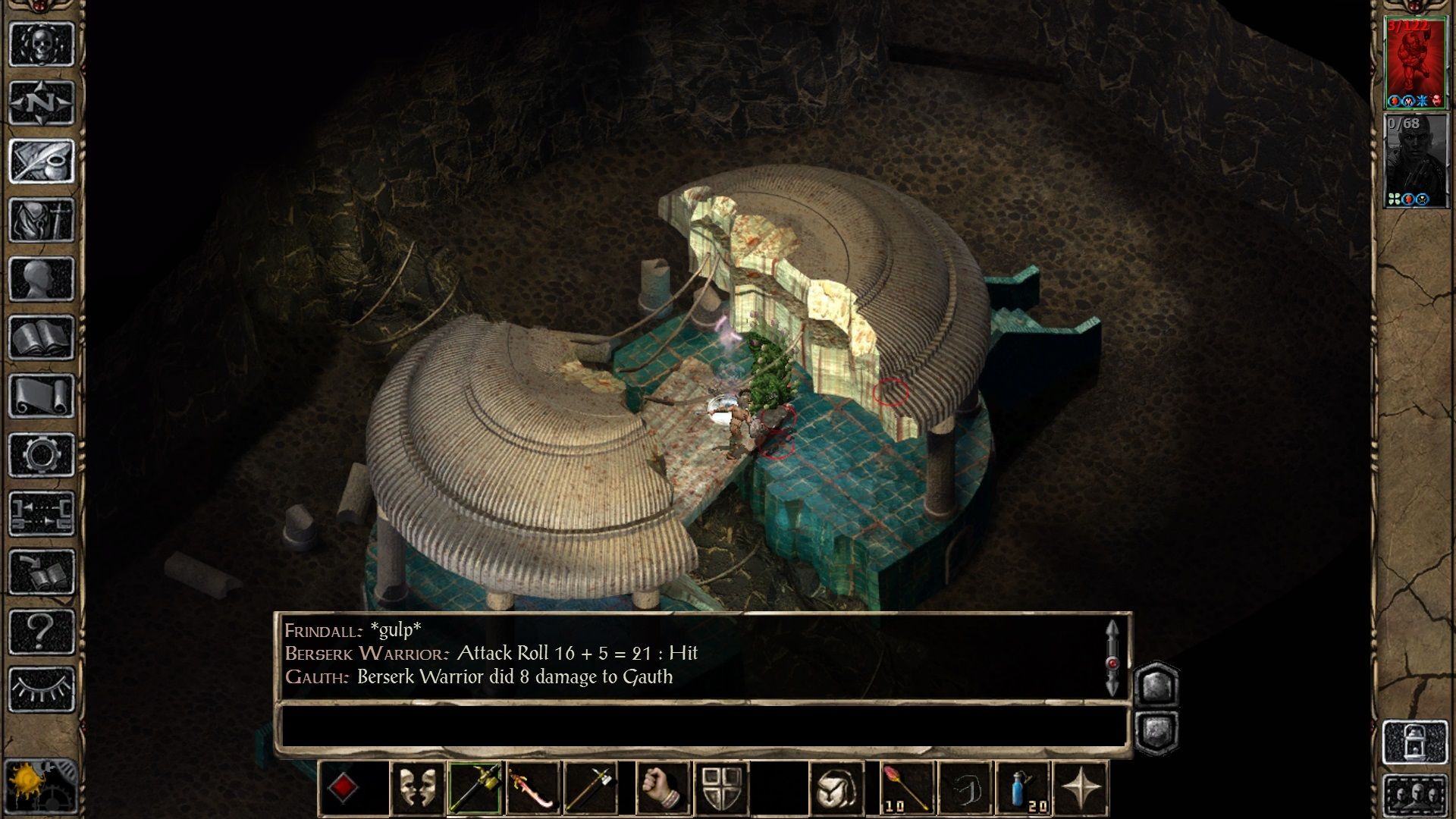Open special abilities star button
This screenshot has width=1456, height=819.
(1081, 789)
